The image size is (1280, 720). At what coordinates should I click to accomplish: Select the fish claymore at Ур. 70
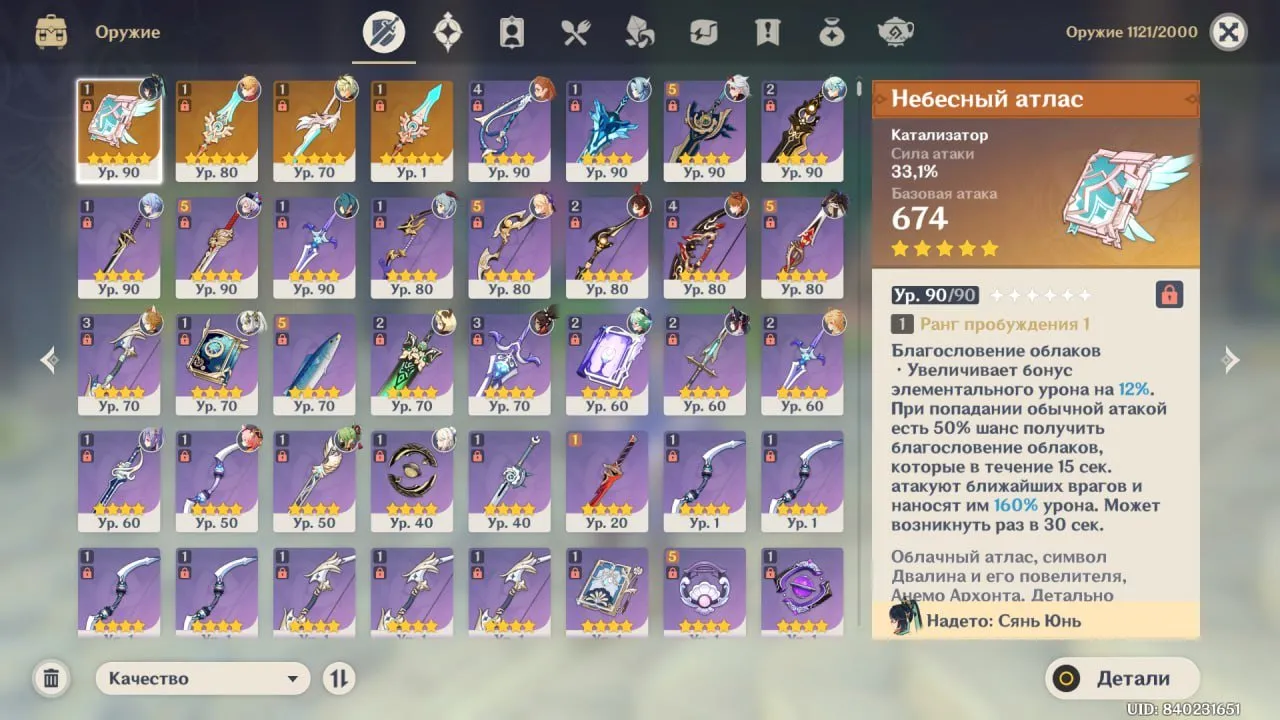point(314,363)
